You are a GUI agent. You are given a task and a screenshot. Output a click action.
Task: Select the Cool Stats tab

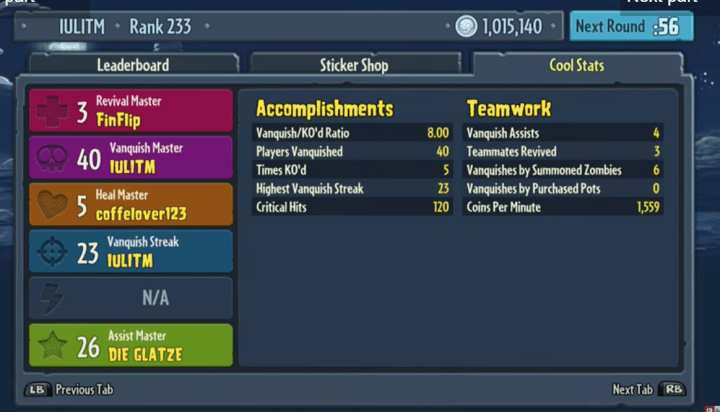tap(576, 66)
